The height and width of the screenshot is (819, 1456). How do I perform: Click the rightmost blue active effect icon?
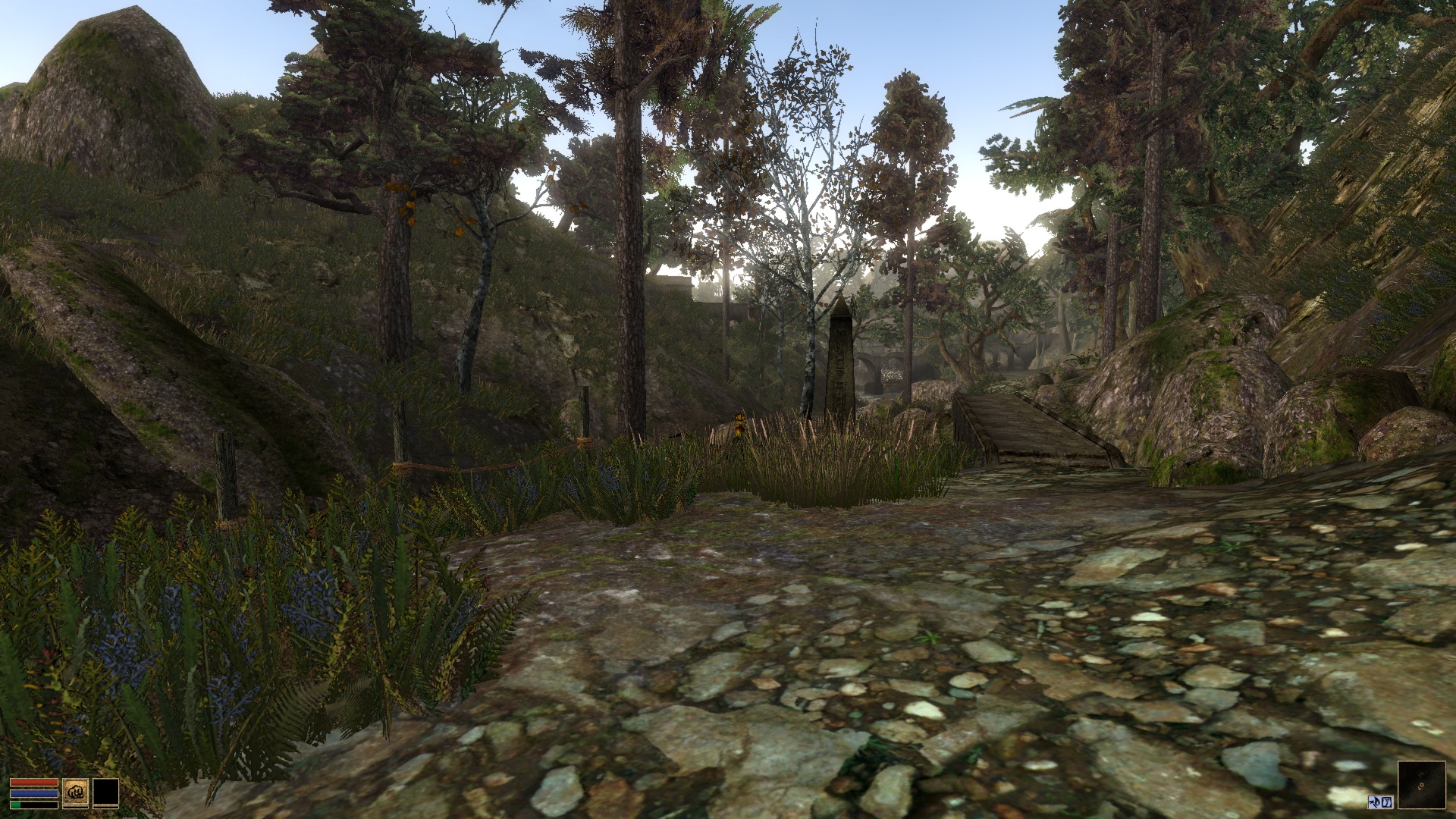[1387, 802]
